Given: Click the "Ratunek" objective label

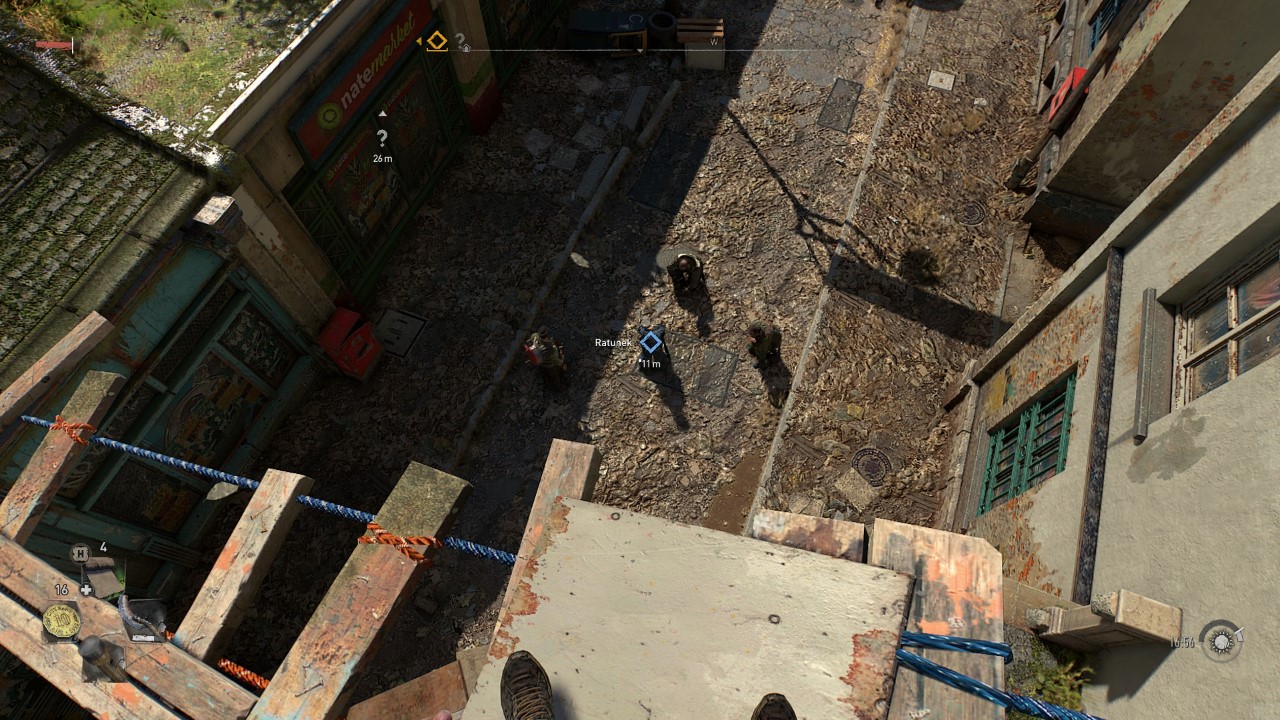Looking at the screenshot, I should tap(613, 341).
